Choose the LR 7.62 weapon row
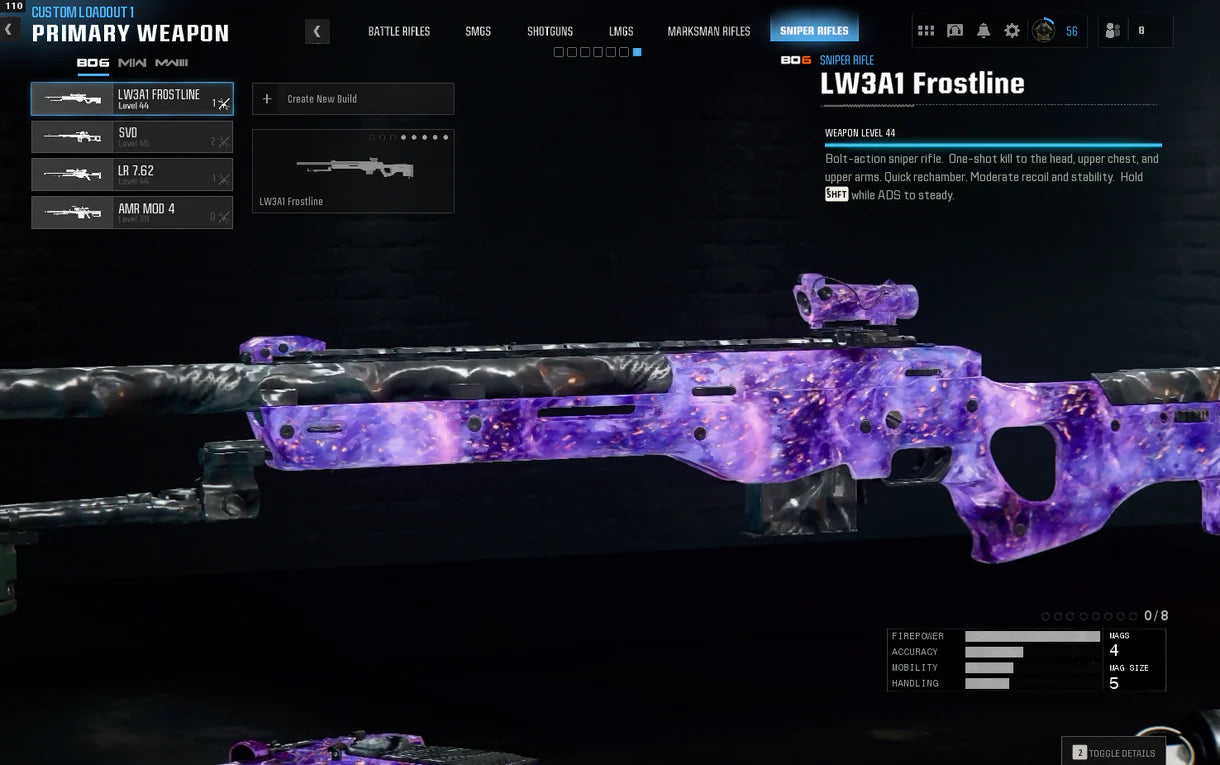The width and height of the screenshot is (1220, 765). click(132, 175)
